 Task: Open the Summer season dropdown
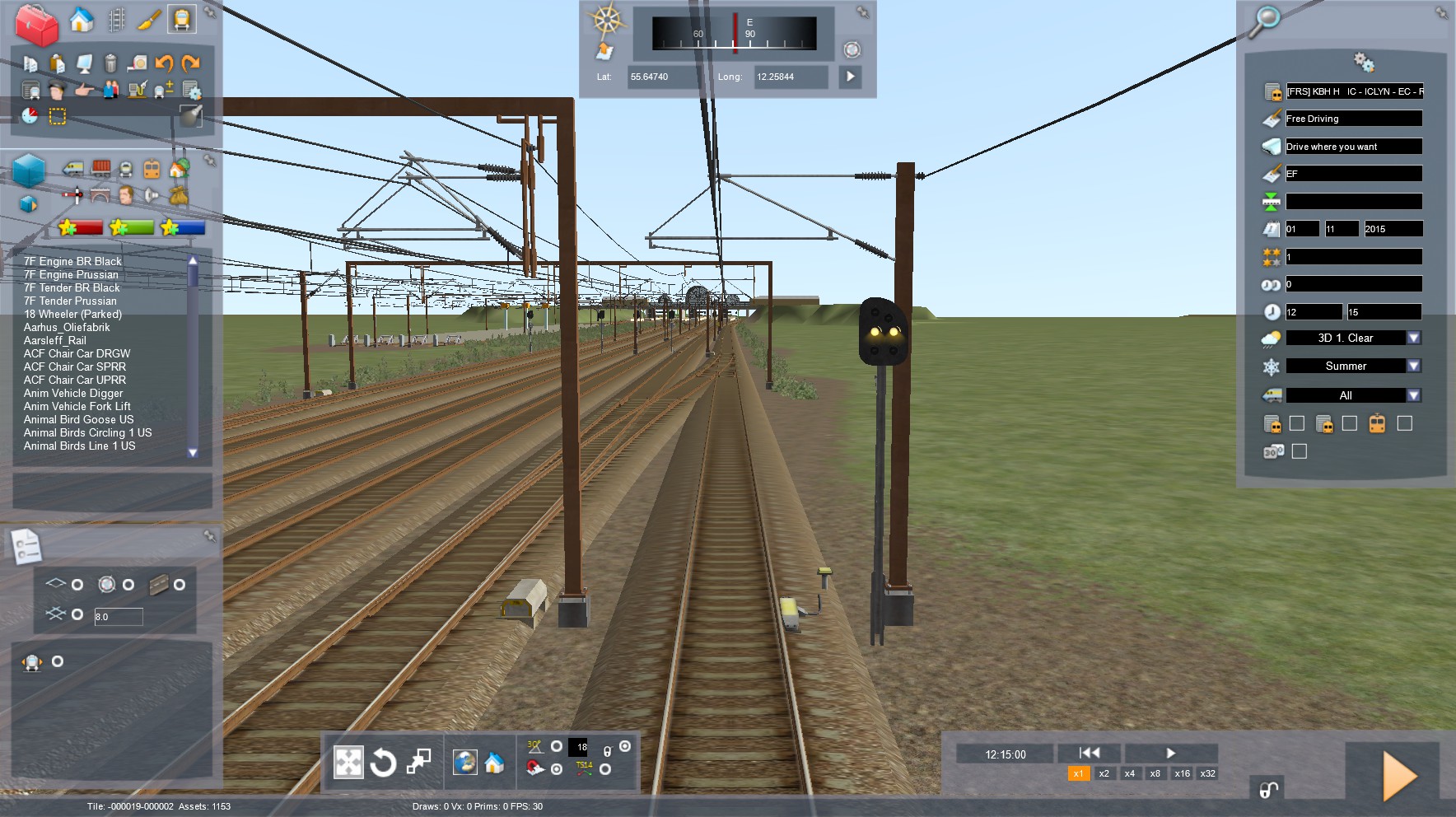point(1413,366)
